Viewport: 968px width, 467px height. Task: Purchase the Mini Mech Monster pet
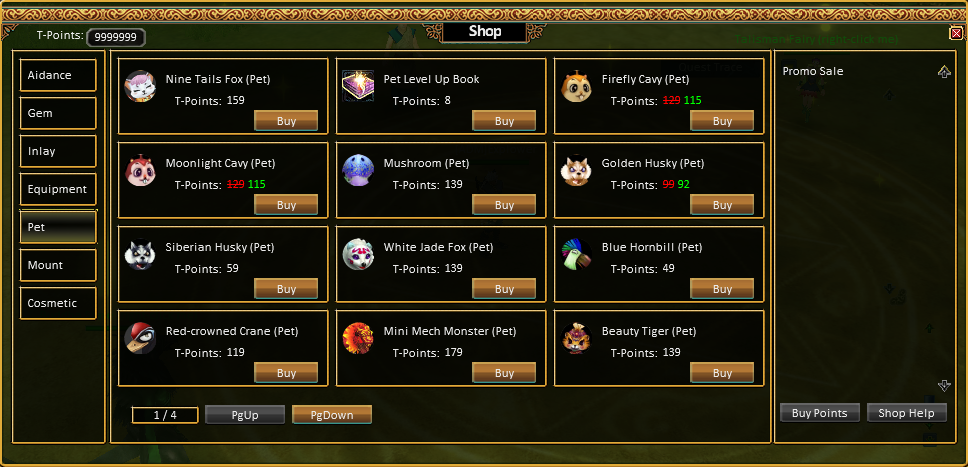click(504, 373)
